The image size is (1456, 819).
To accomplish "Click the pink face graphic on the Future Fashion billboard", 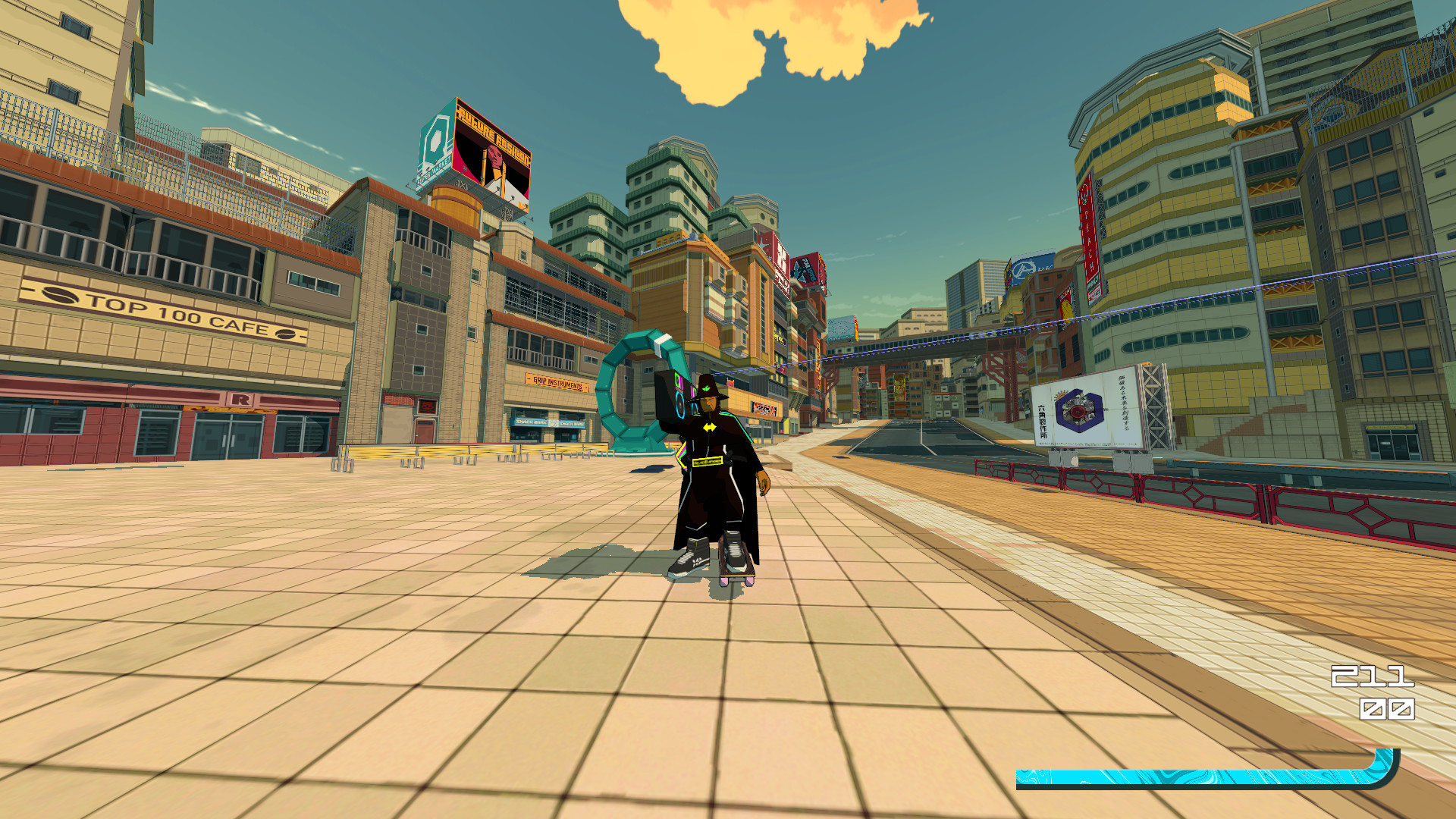I will pos(494,155).
